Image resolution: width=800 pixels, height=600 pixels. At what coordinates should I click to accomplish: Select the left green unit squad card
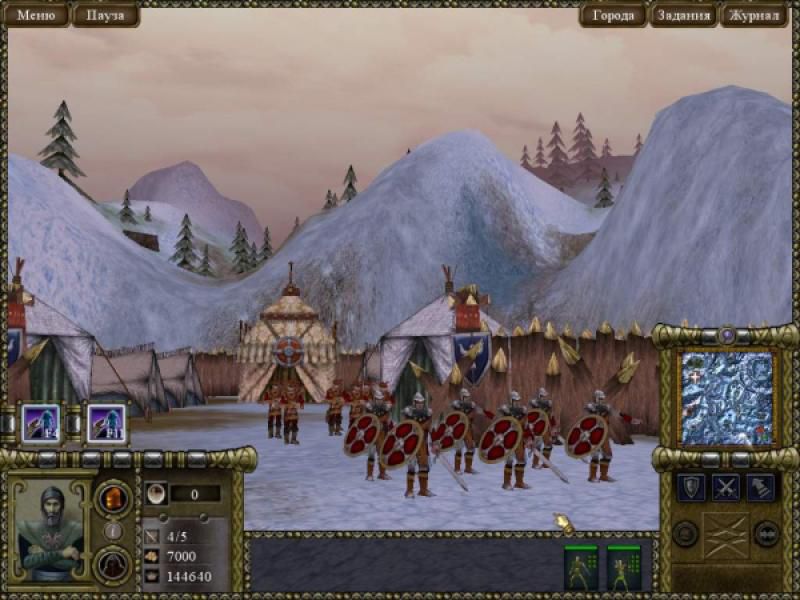[x=581, y=567]
